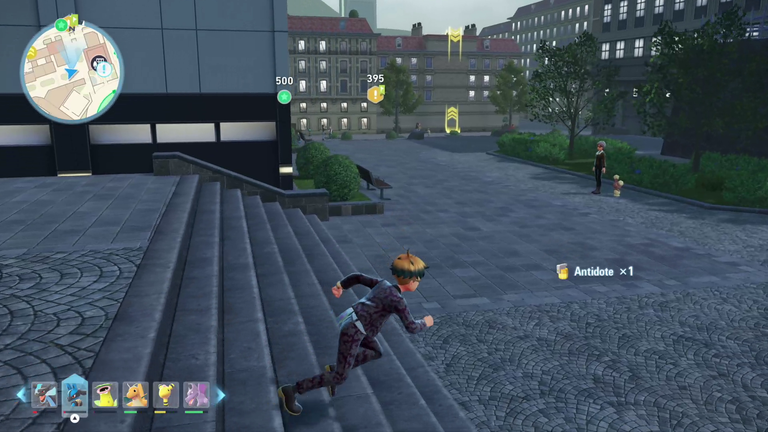Viewport: 768px width, 432px height.
Task: Click the party bar's left arrow
Action: [21, 395]
